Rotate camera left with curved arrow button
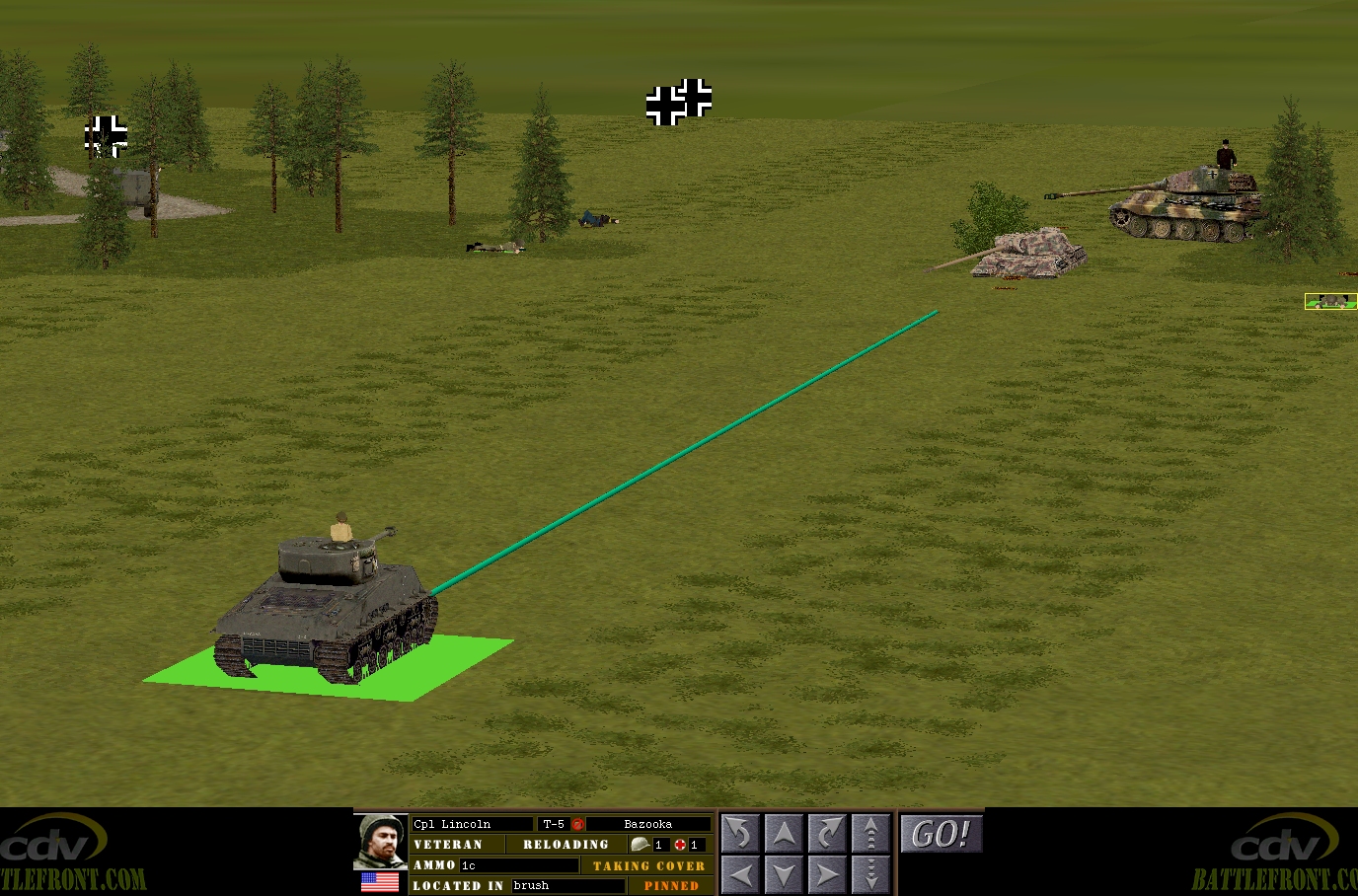1358x896 pixels. [740, 834]
